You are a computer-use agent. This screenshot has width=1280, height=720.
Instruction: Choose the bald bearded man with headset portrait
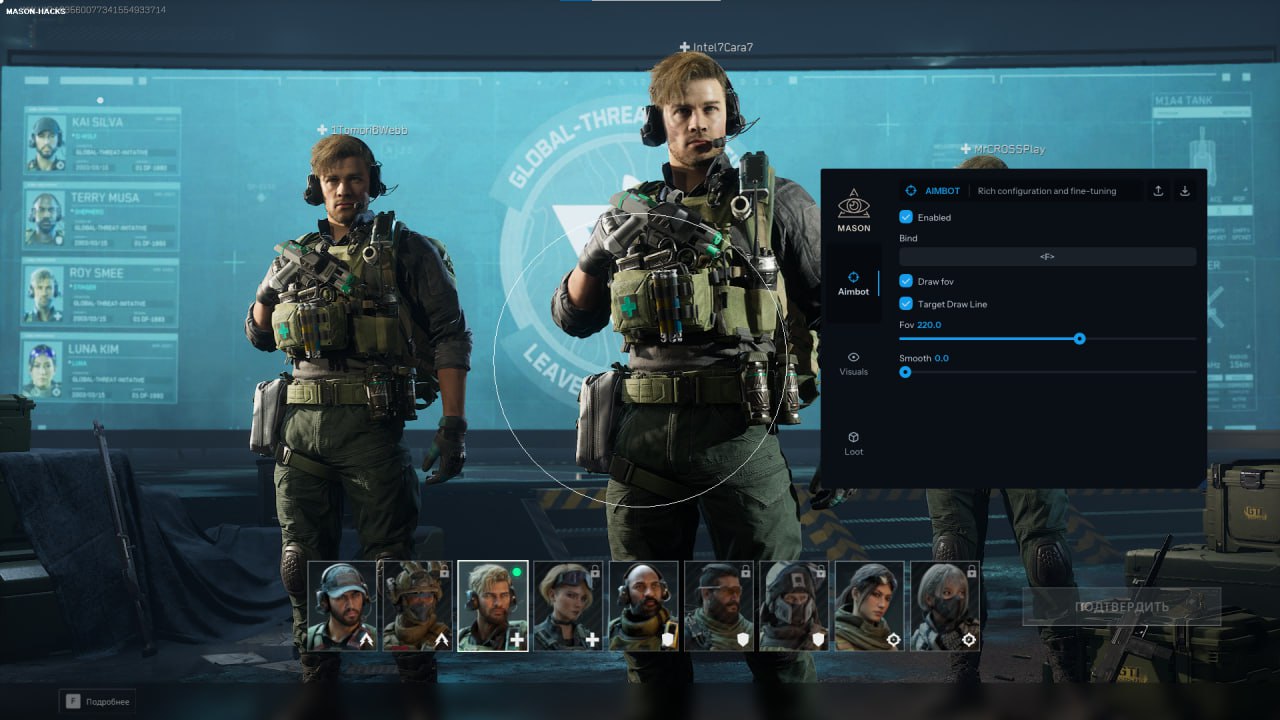[643, 606]
